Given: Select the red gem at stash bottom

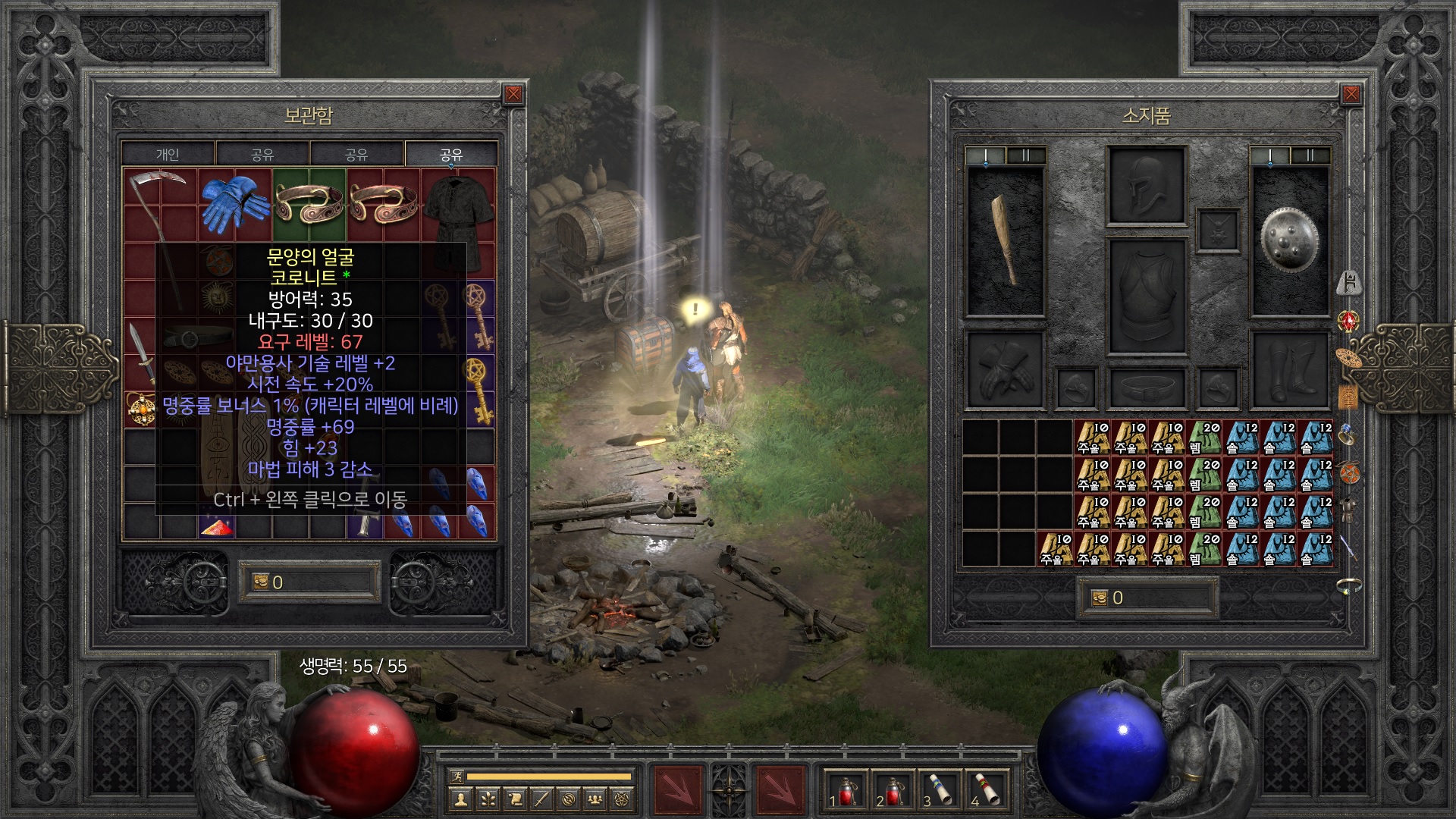Looking at the screenshot, I should [x=217, y=526].
